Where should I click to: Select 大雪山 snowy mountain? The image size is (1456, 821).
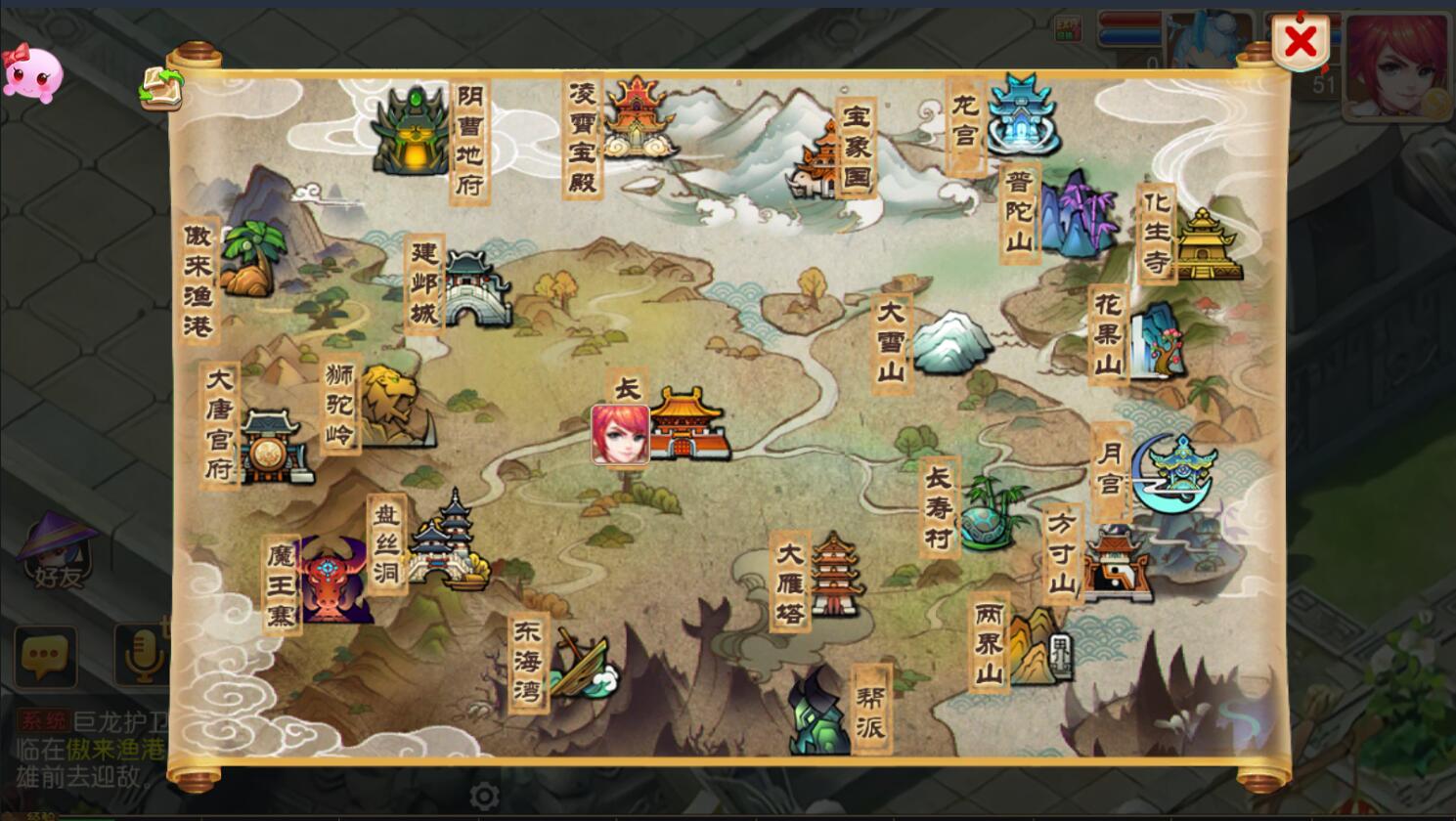(x=949, y=343)
